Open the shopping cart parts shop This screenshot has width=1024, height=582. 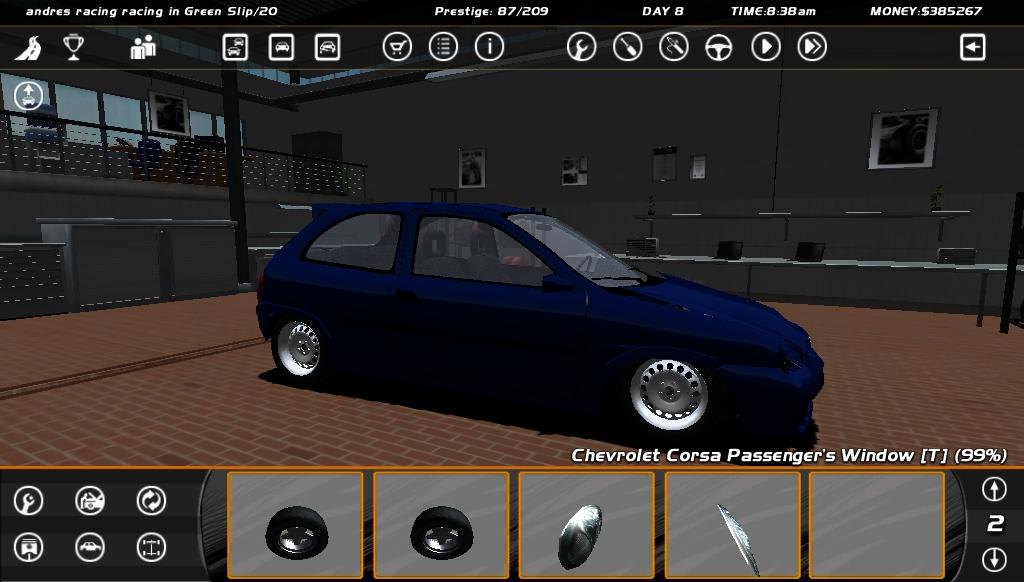(398, 47)
